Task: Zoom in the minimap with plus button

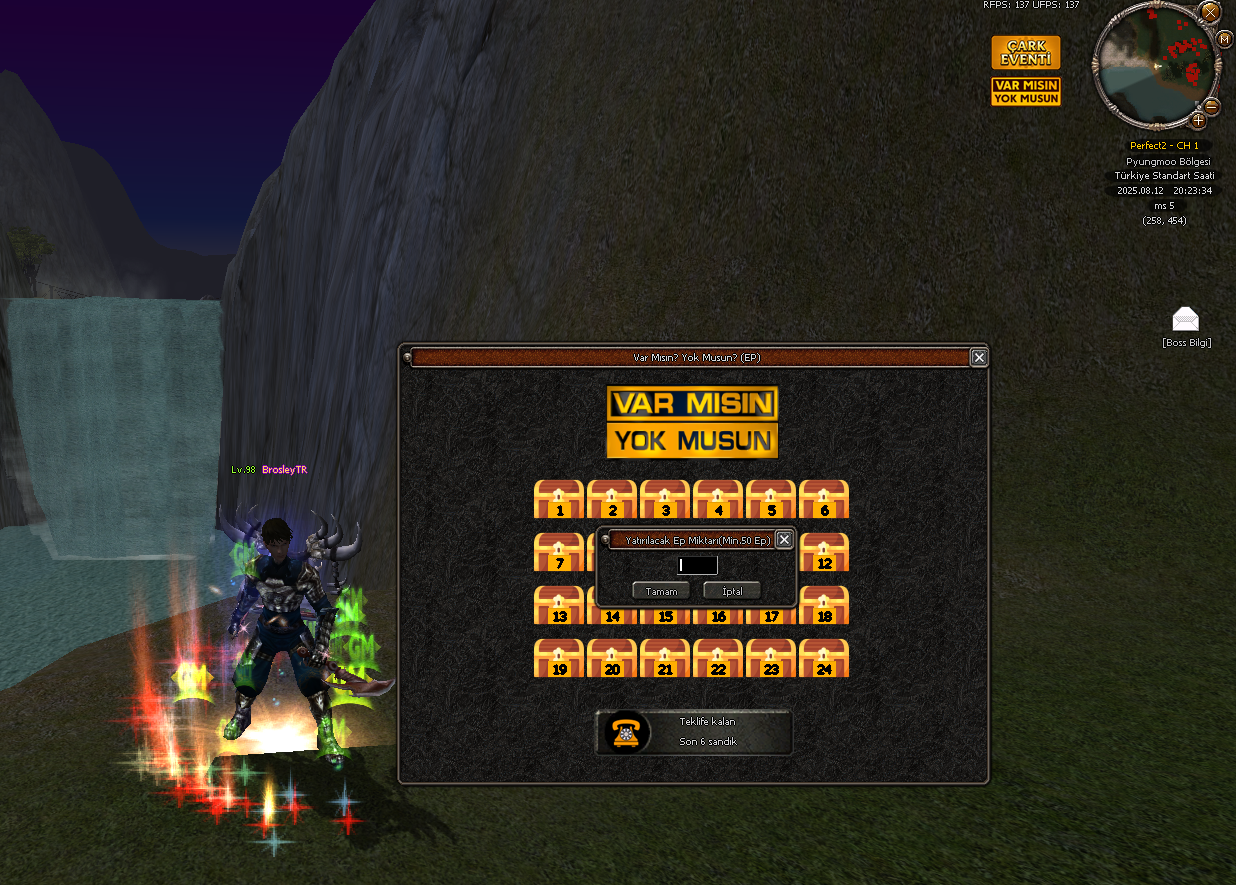Action: click(1198, 121)
